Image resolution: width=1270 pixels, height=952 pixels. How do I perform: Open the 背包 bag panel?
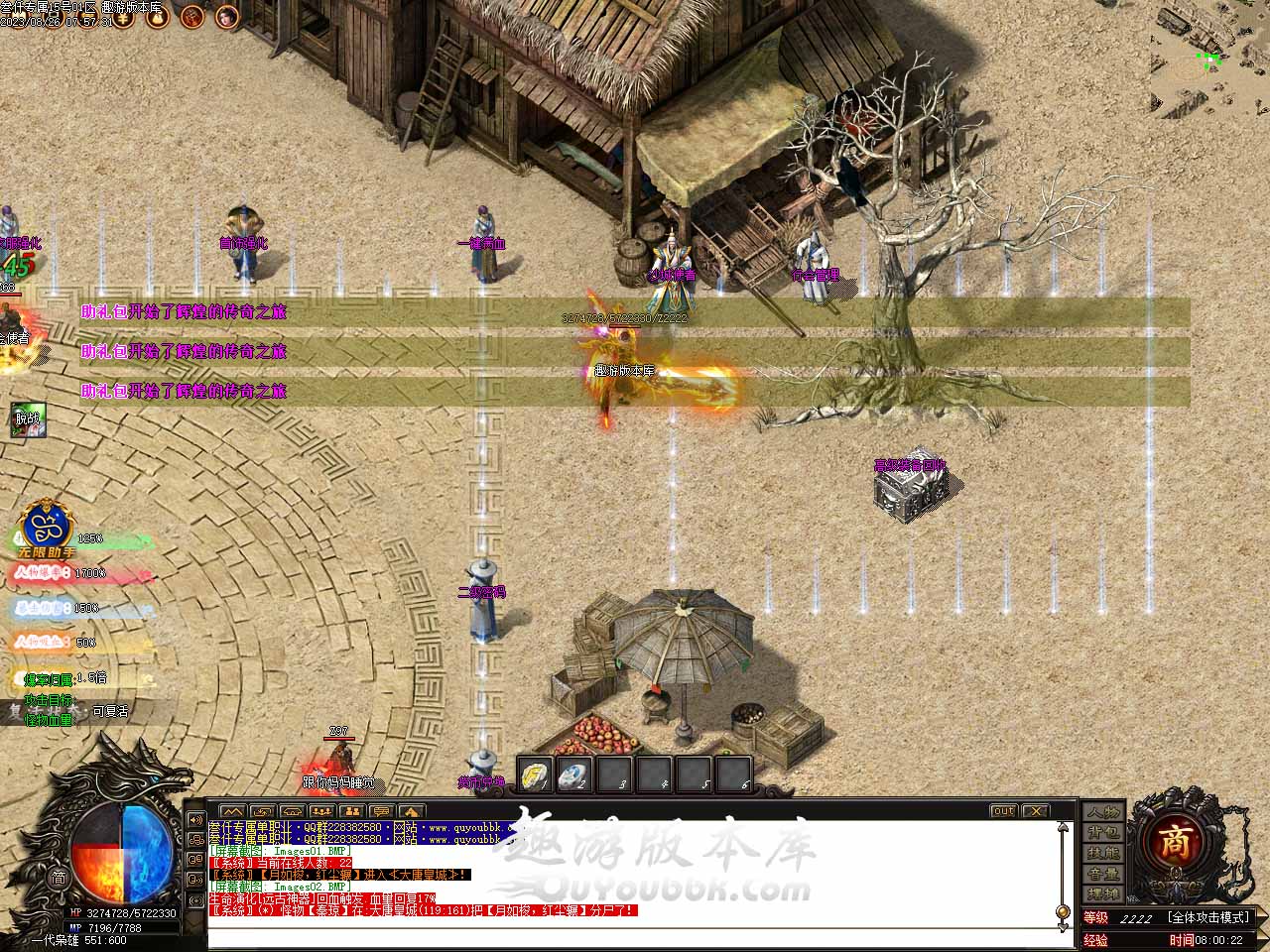click(1102, 833)
